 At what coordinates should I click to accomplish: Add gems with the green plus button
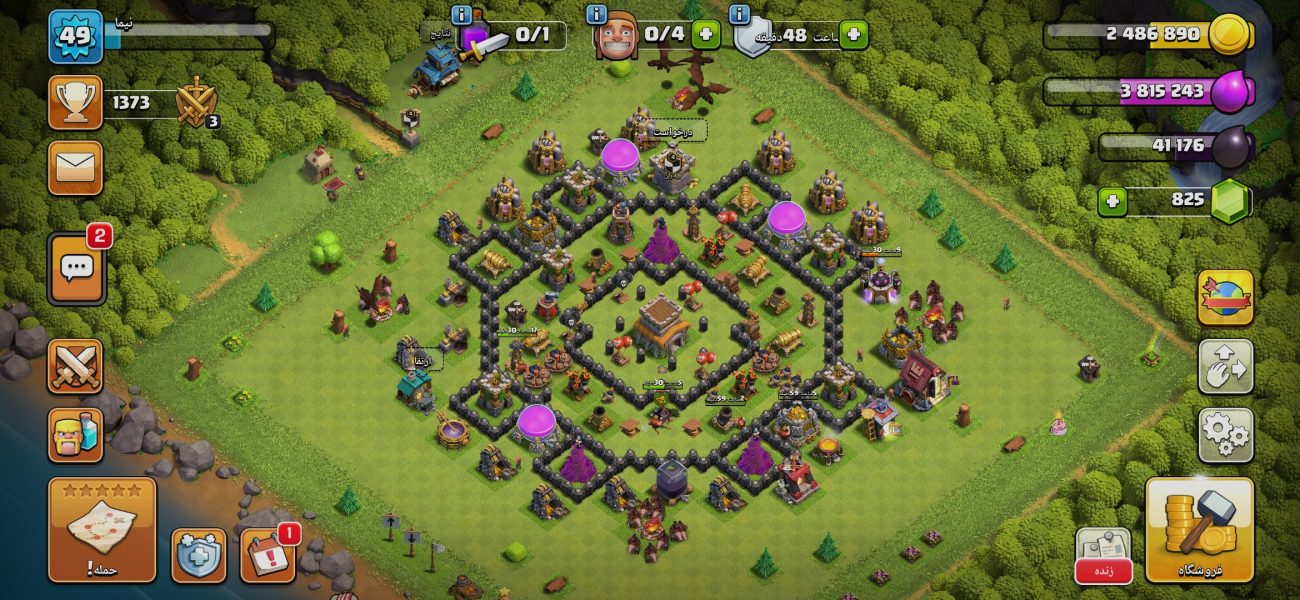pos(1112,201)
